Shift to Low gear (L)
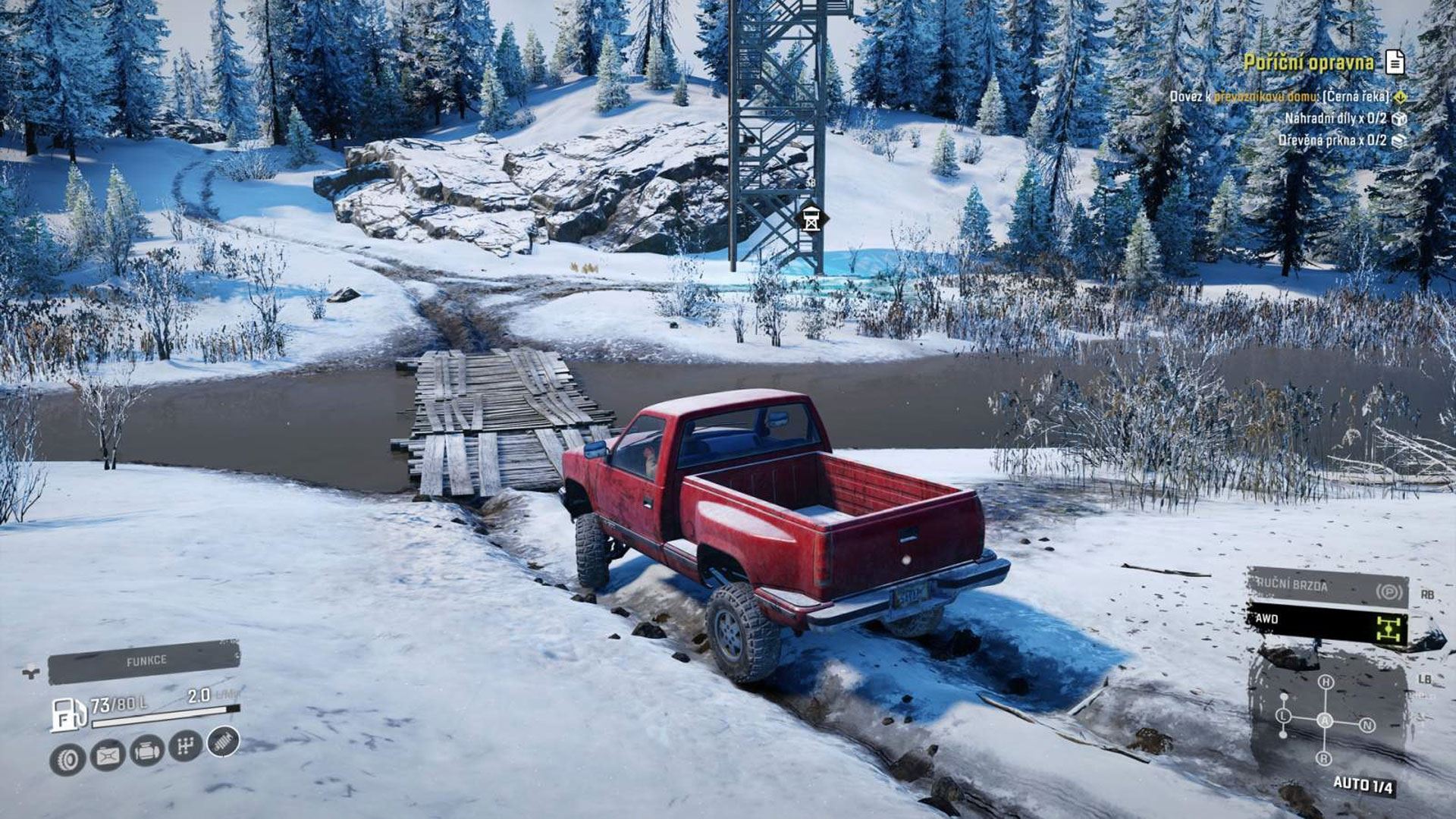This screenshot has height=819, width=1456. [1283, 716]
